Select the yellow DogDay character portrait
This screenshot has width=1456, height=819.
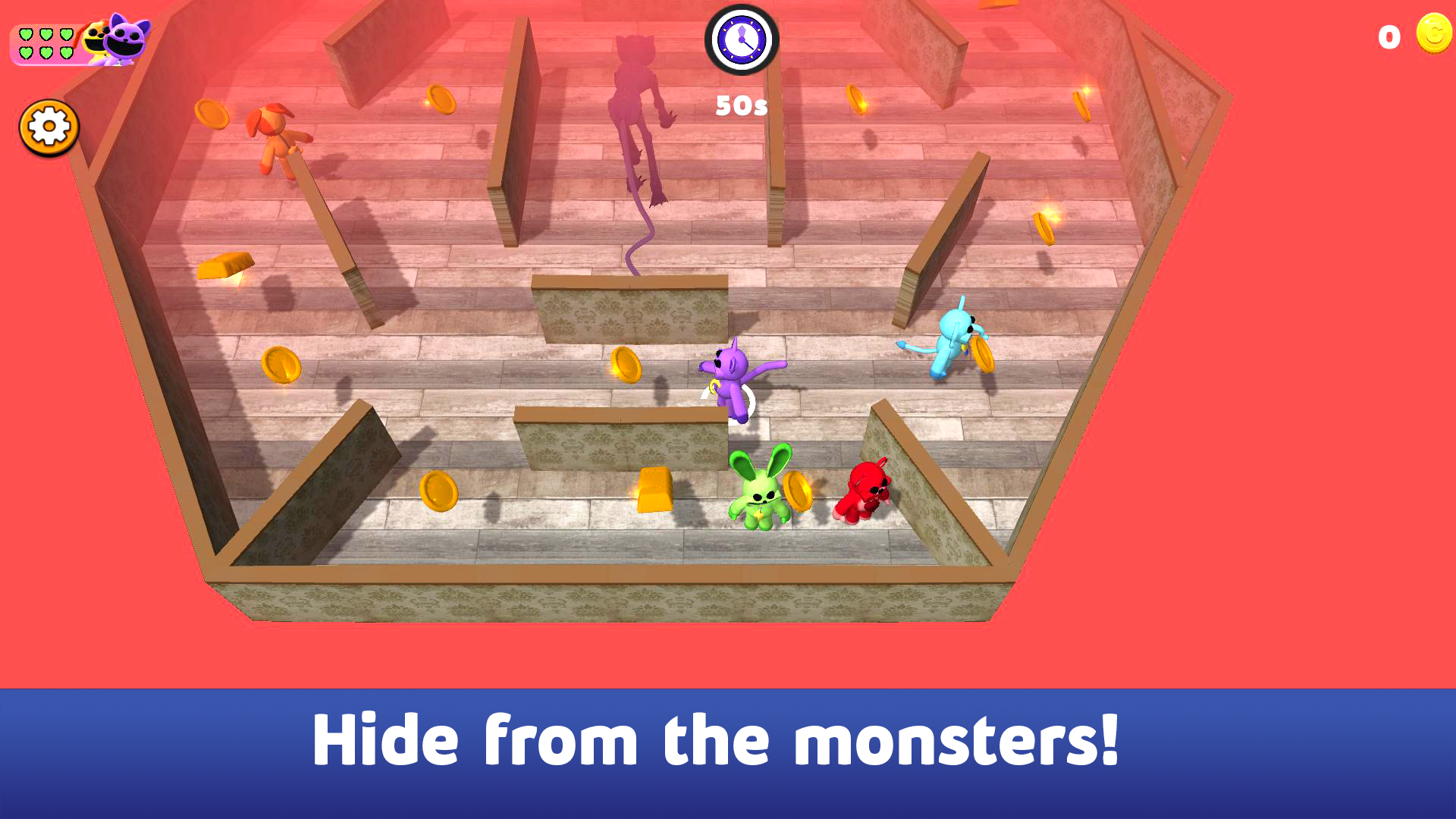tap(91, 39)
